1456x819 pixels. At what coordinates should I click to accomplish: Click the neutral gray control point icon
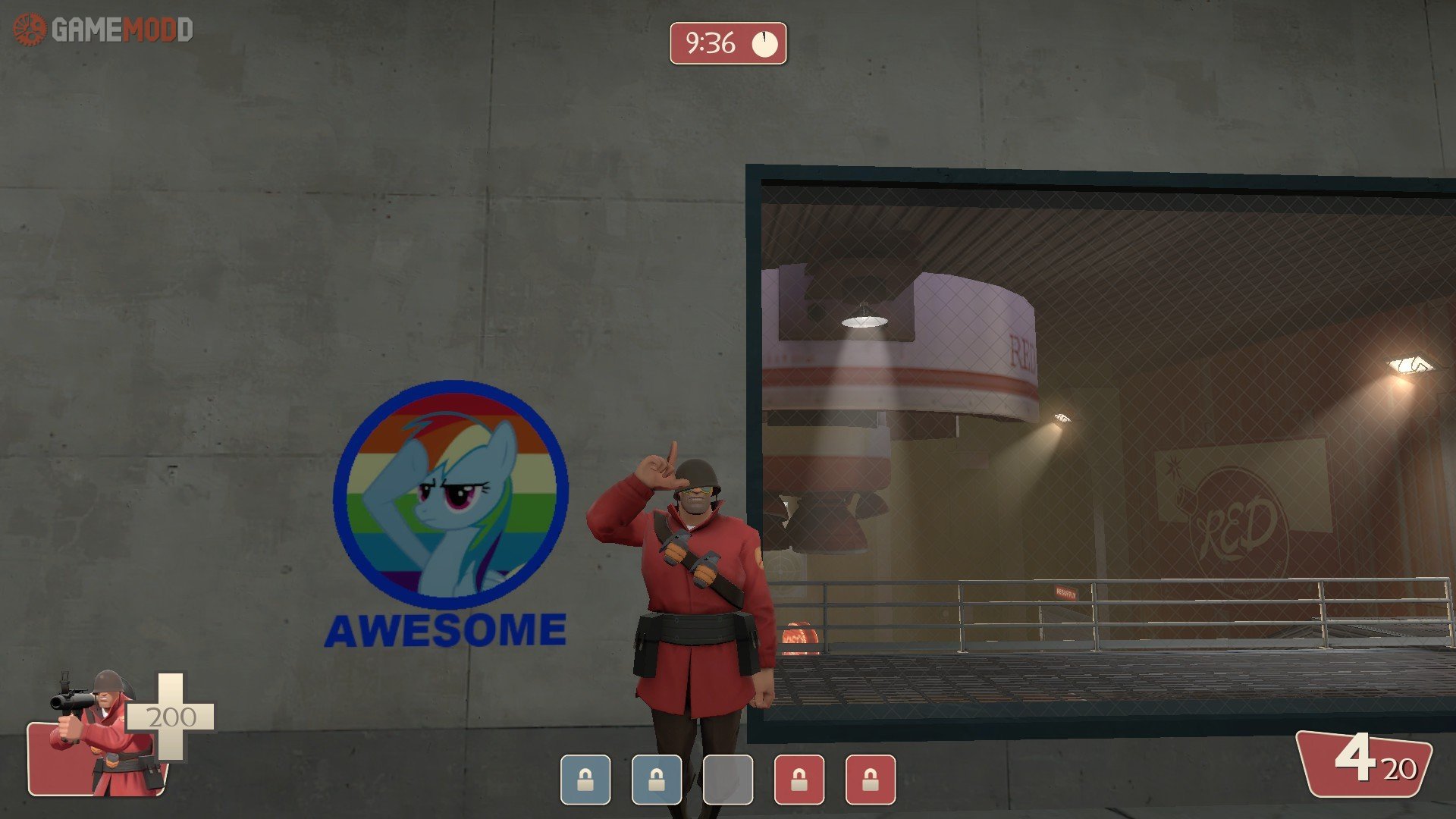pyautogui.click(x=728, y=779)
